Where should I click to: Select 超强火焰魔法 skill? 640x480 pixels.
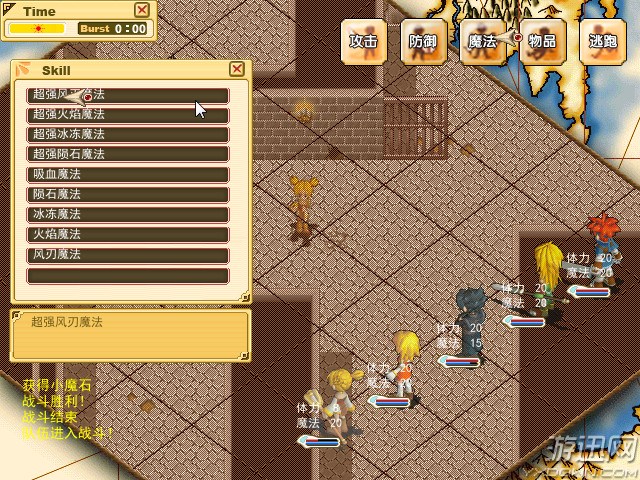click(128, 115)
